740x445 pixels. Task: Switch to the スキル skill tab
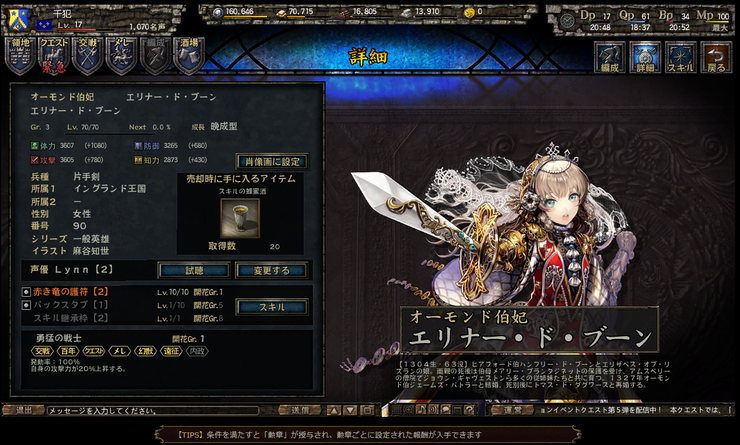[x=681, y=58]
